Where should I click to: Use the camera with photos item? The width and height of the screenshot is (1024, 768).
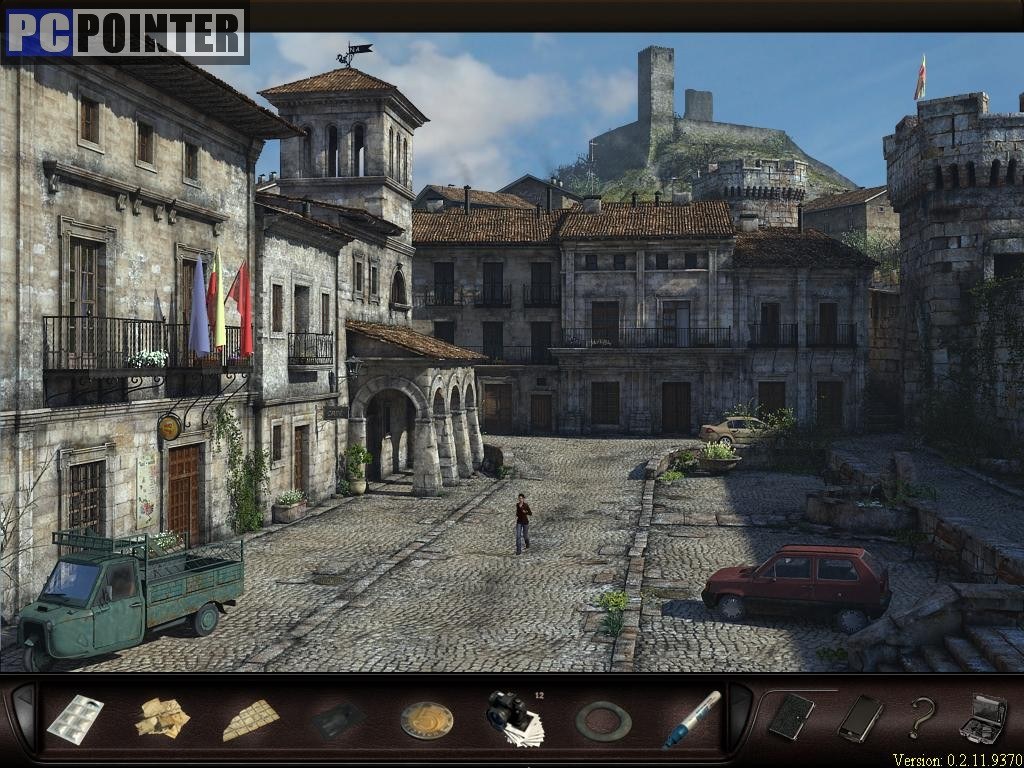click(514, 717)
